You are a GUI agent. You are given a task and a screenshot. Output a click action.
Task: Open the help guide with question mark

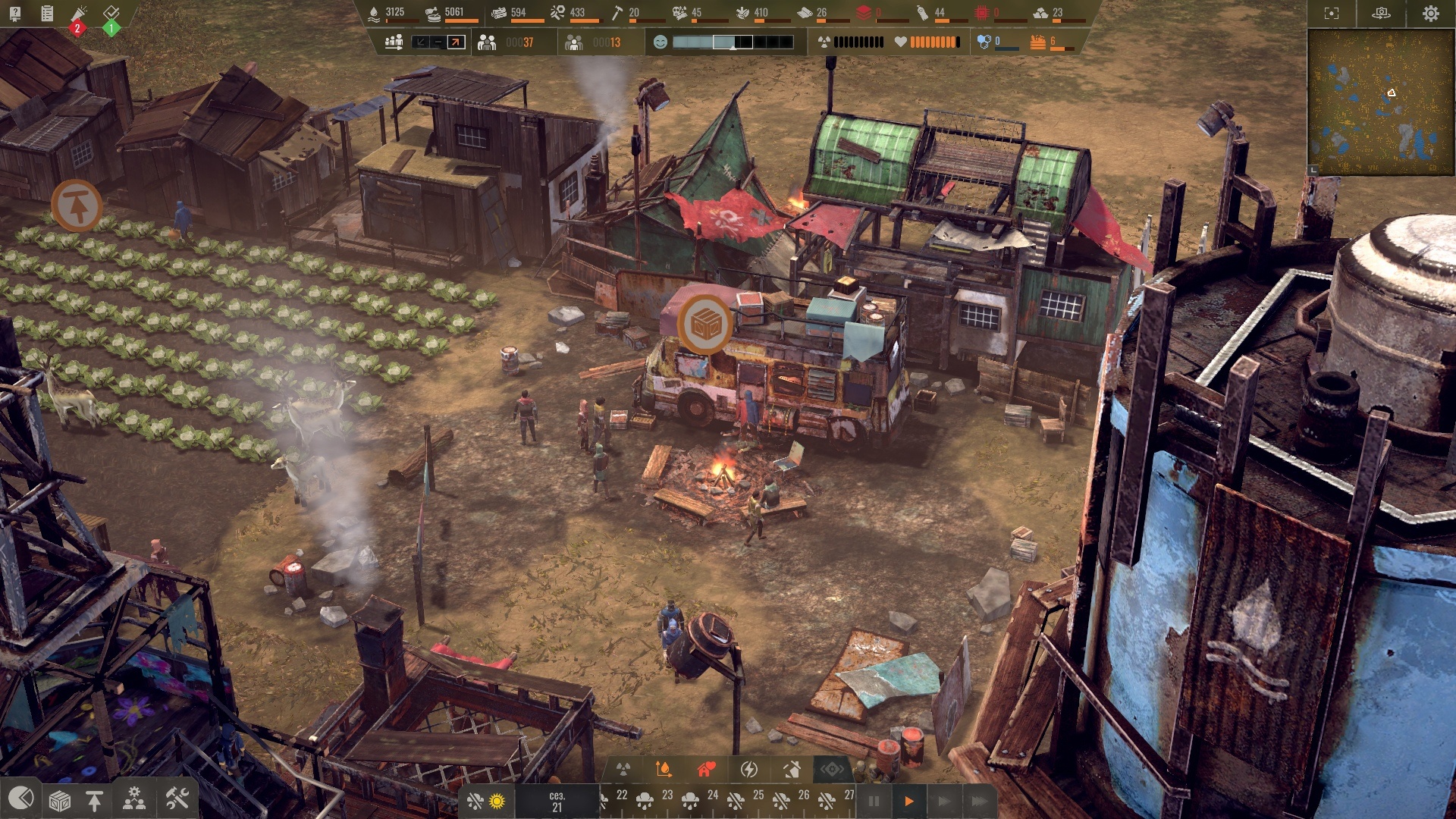click(15, 13)
